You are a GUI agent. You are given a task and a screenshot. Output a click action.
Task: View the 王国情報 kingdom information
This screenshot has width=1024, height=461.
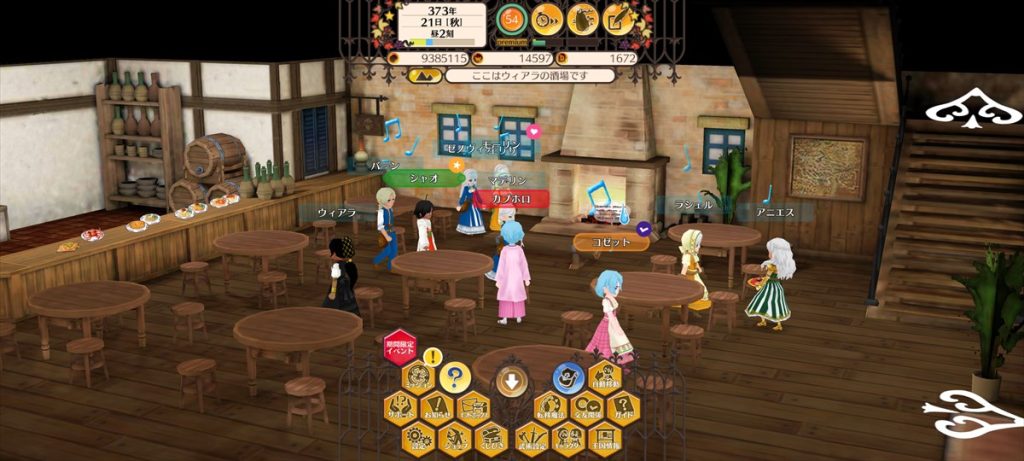click(x=603, y=437)
